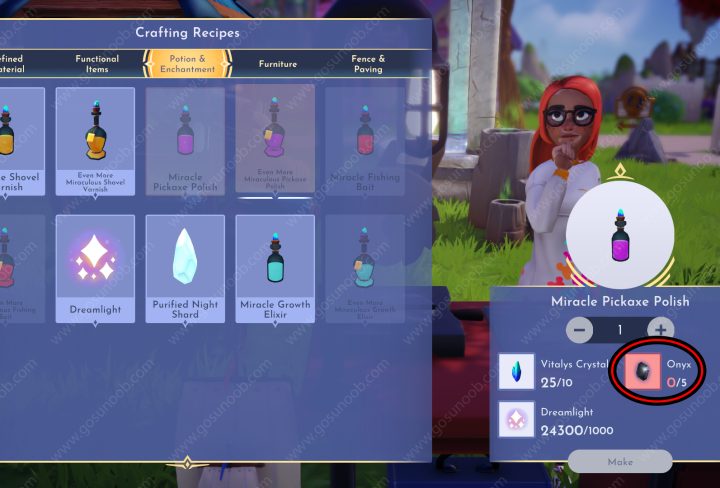Image resolution: width=720 pixels, height=488 pixels.
Task: Increase crafting quantity with the plus button
Action: (659, 329)
